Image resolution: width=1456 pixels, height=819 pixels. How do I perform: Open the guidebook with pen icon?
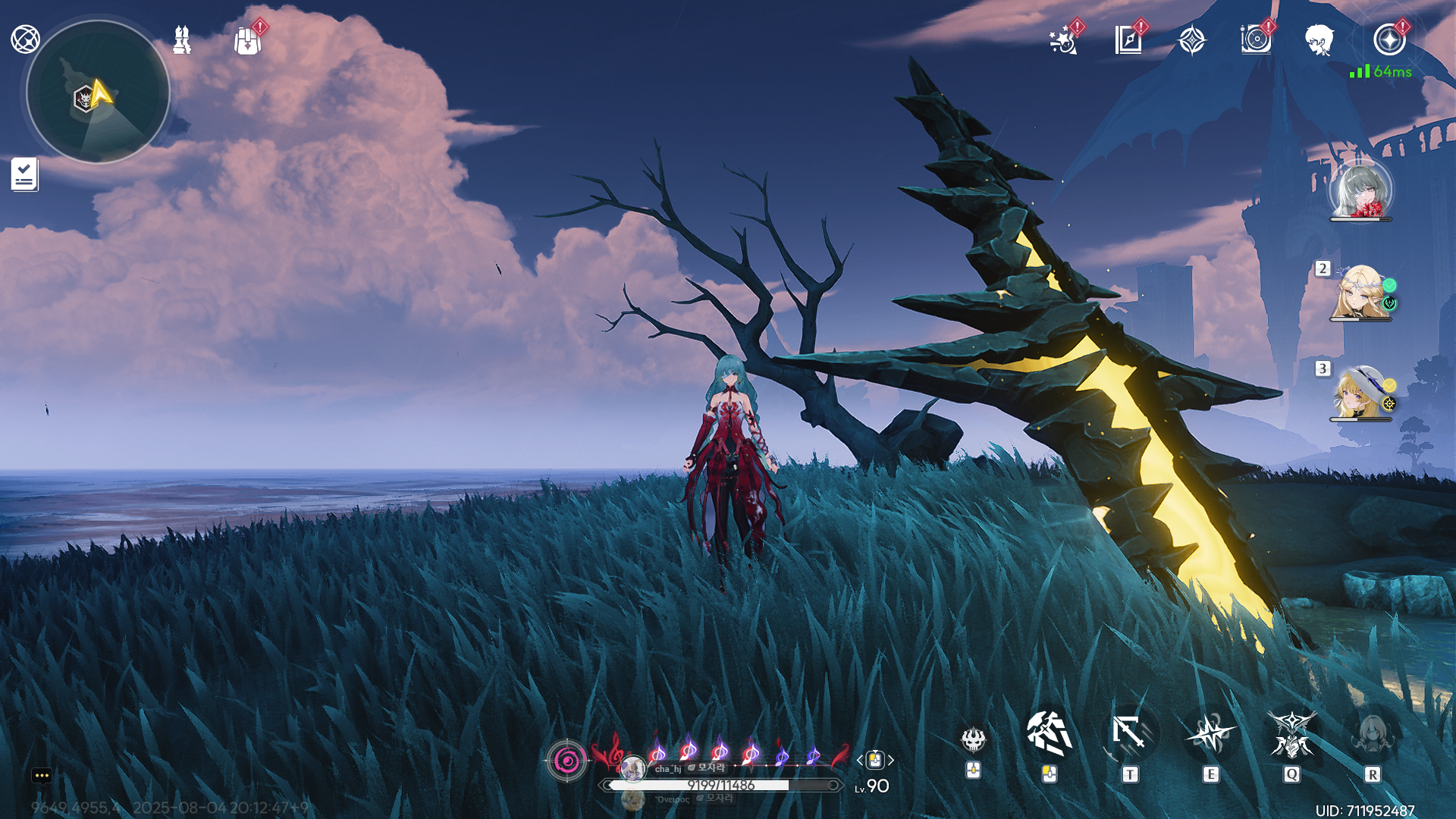click(x=1128, y=39)
